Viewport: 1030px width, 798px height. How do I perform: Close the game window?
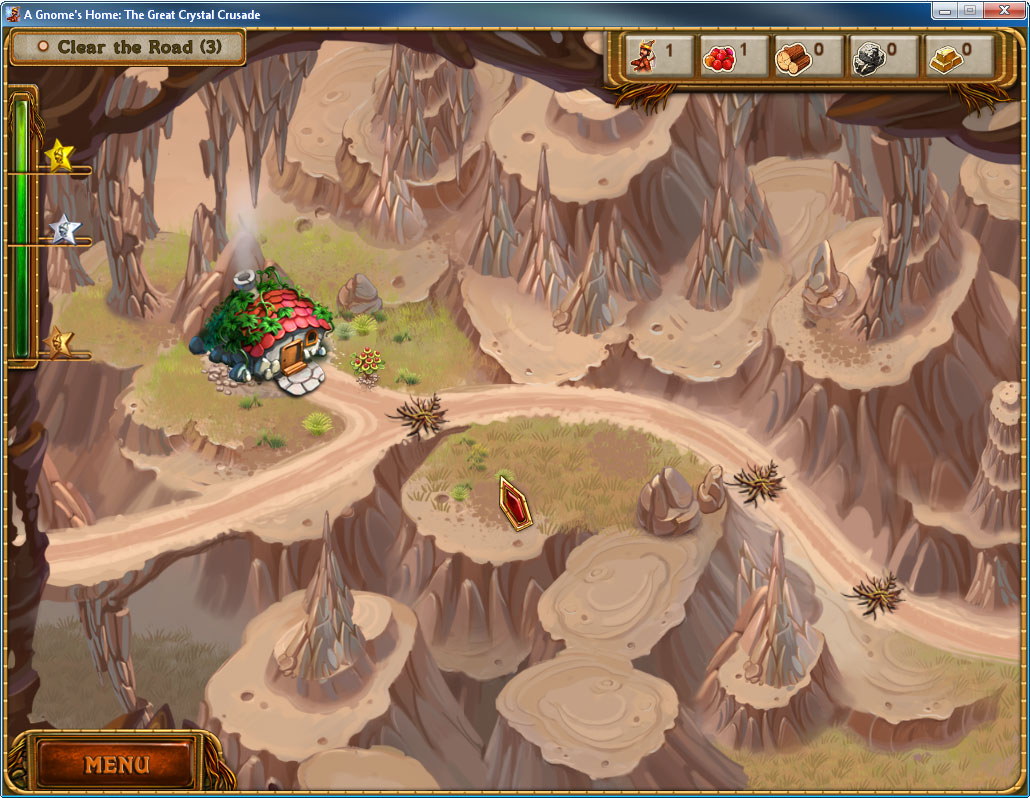[1003, 10]
